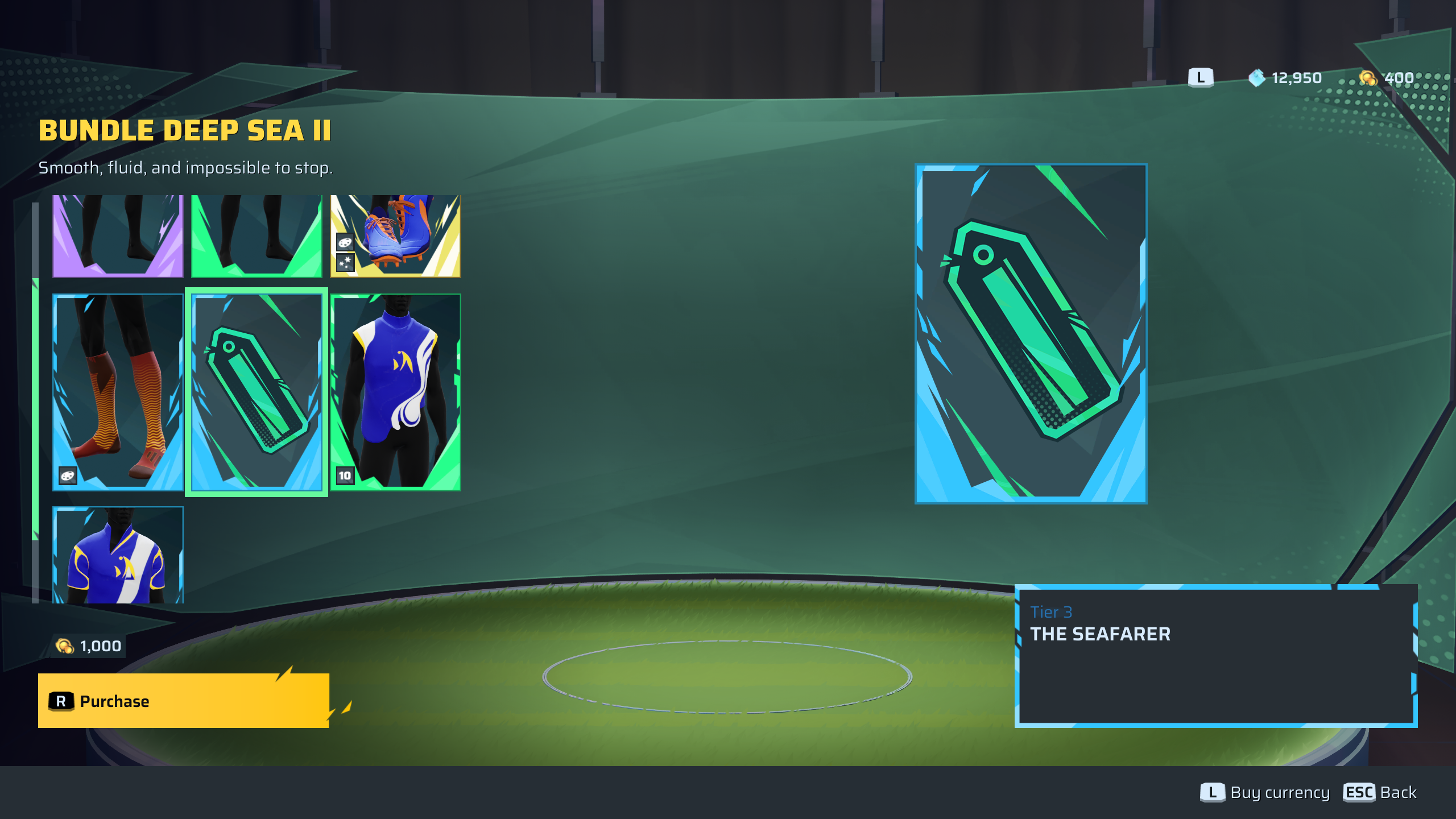The width and height of the screenshot is (1456, 819).
Task: Select the green-framed black legs item
Action: point(257,235)
